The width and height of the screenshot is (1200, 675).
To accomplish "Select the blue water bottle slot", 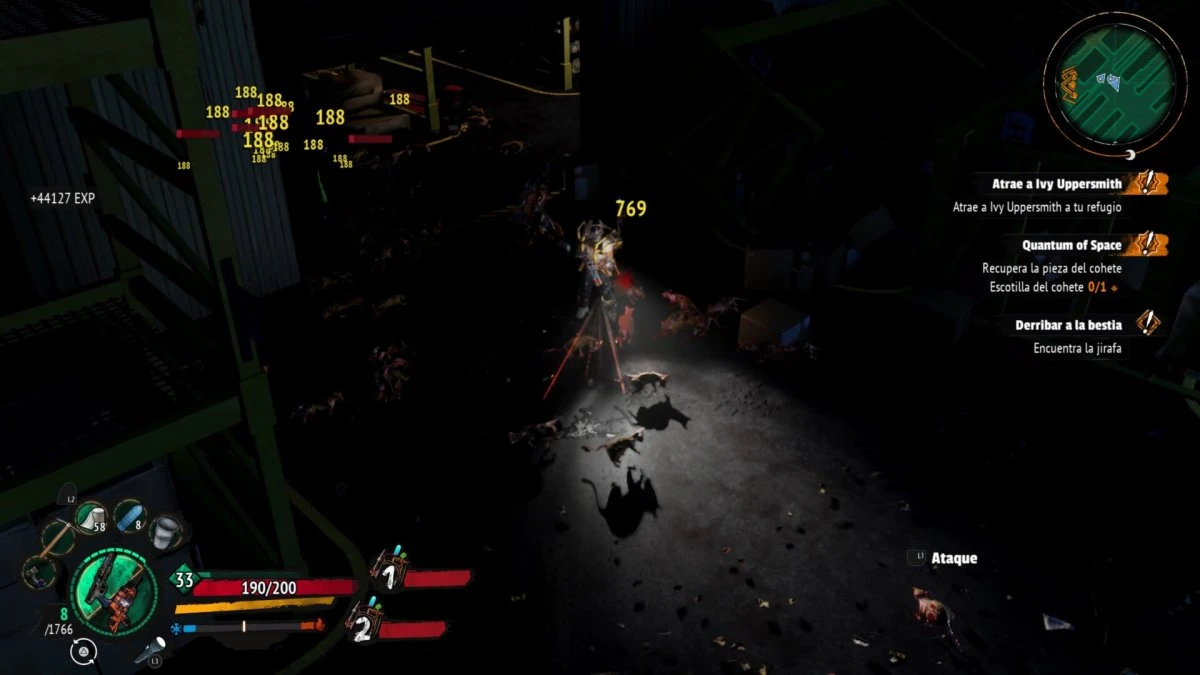I will click(129, 516).
